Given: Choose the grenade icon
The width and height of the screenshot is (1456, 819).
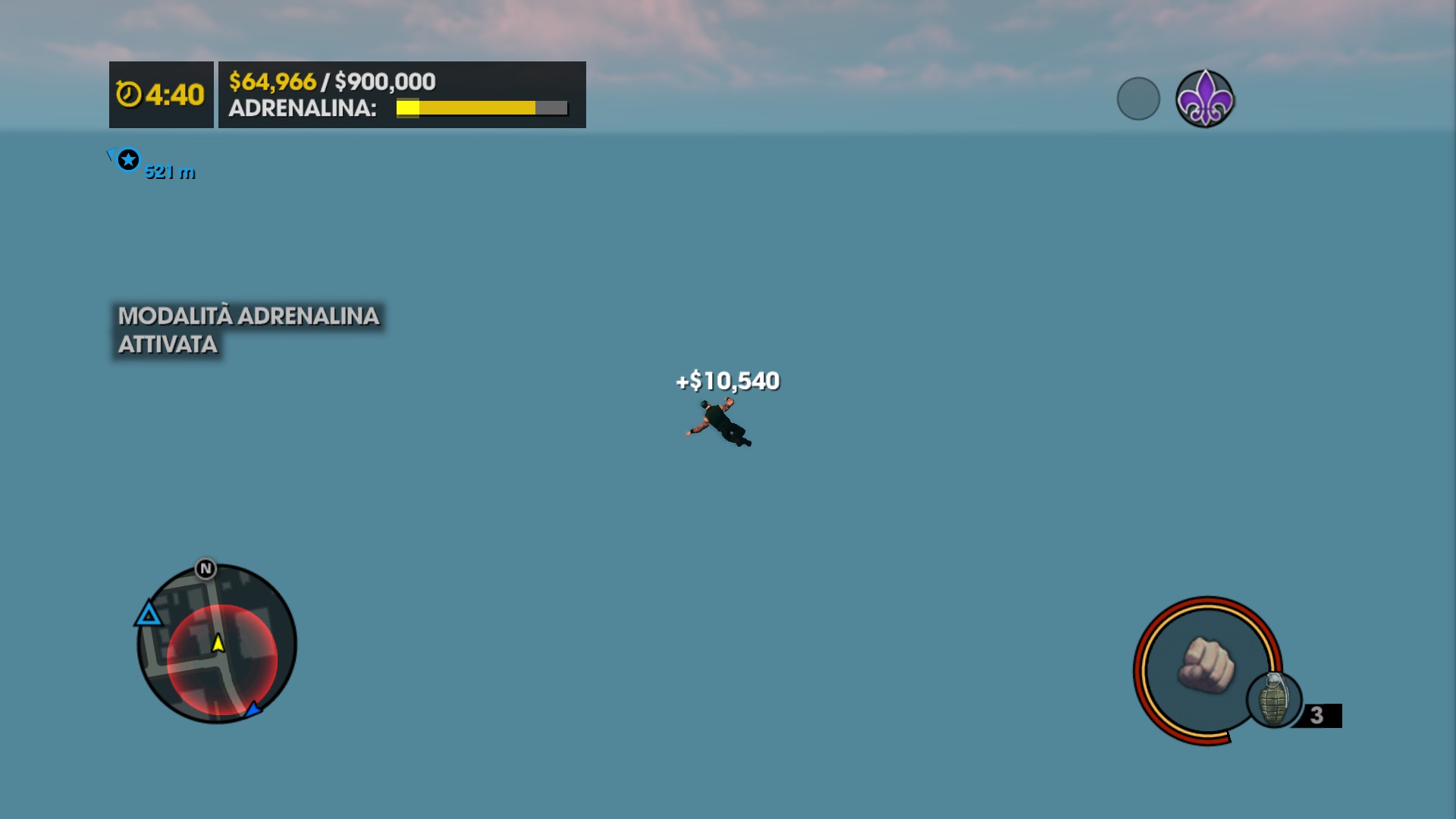Looking at the screenshot, I should tap(1274, 699).
